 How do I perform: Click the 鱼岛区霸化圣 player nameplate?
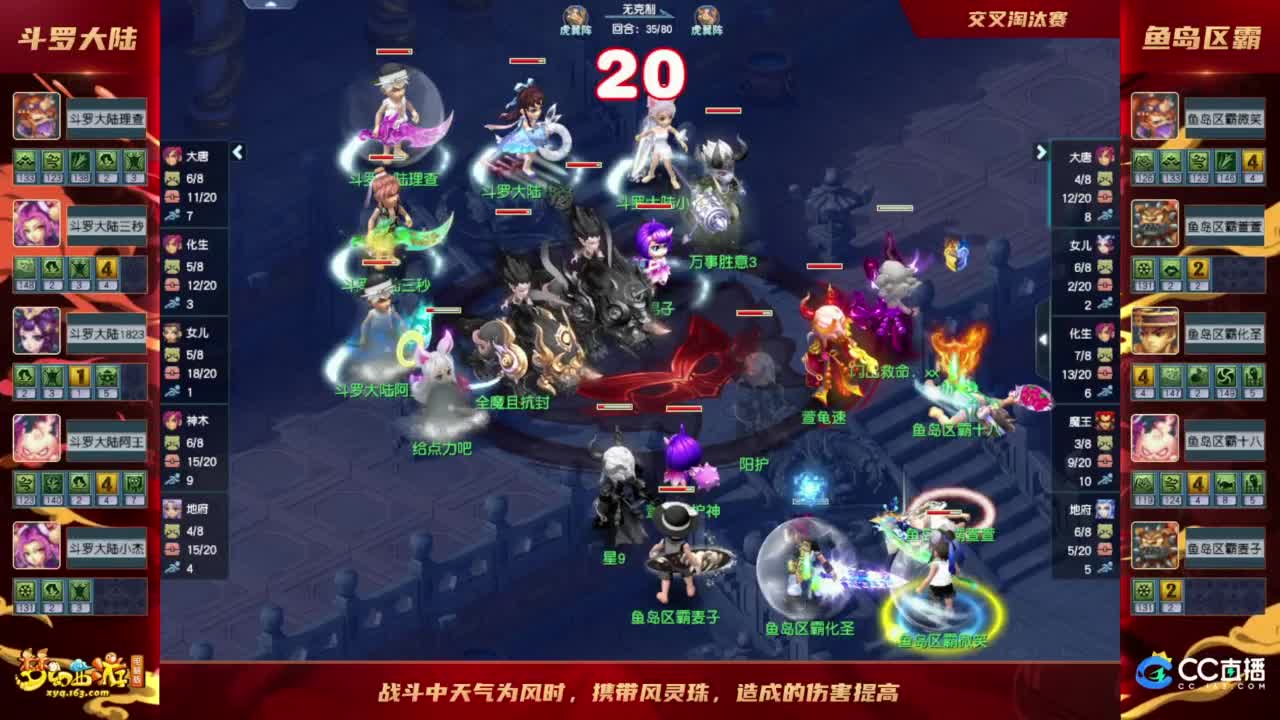(x=1226, y=331)
